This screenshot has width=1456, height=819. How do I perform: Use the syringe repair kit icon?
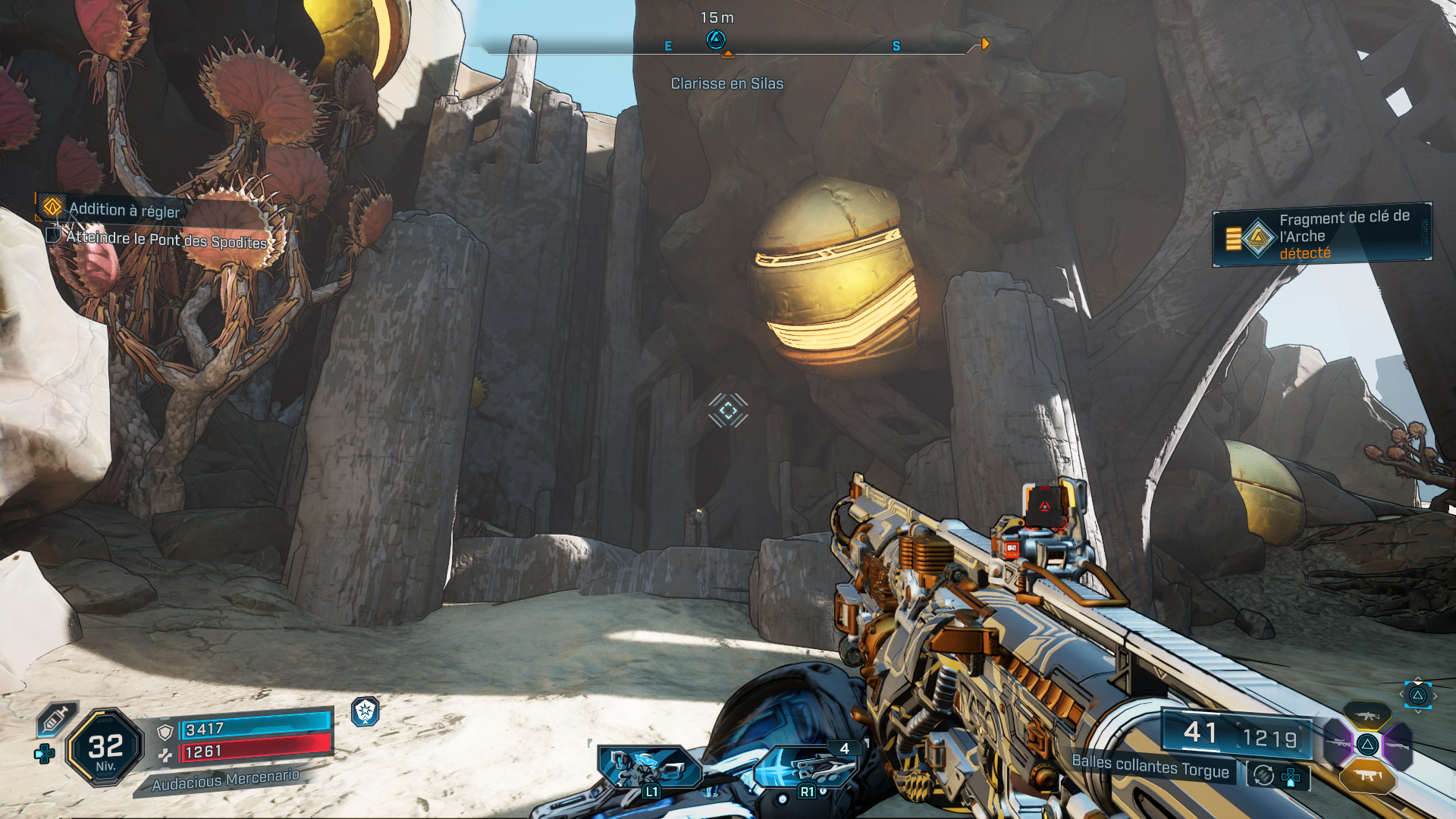(56, 717)
